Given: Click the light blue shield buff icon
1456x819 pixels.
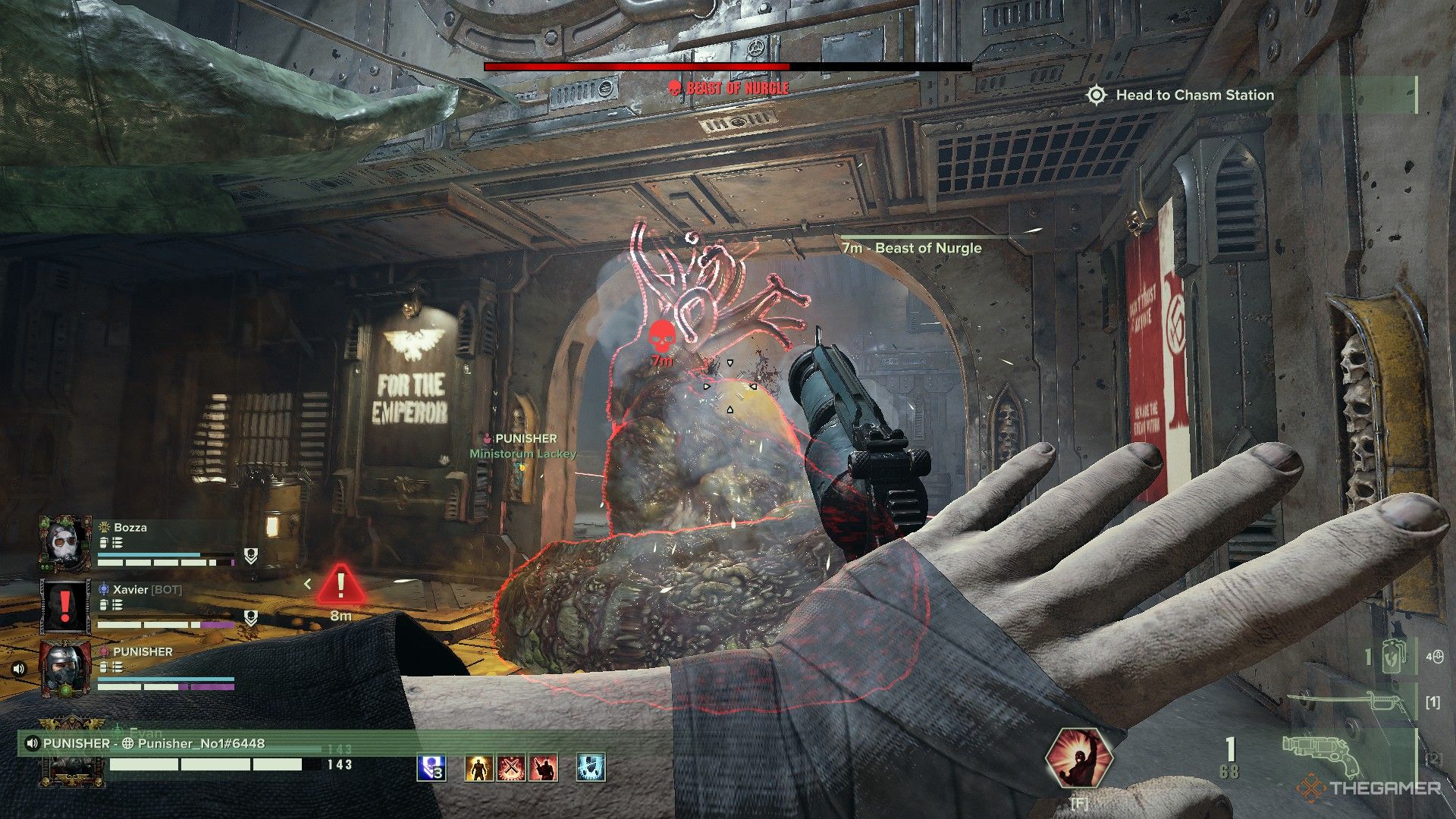Looking at the screenshot, I should pos(591,768).
